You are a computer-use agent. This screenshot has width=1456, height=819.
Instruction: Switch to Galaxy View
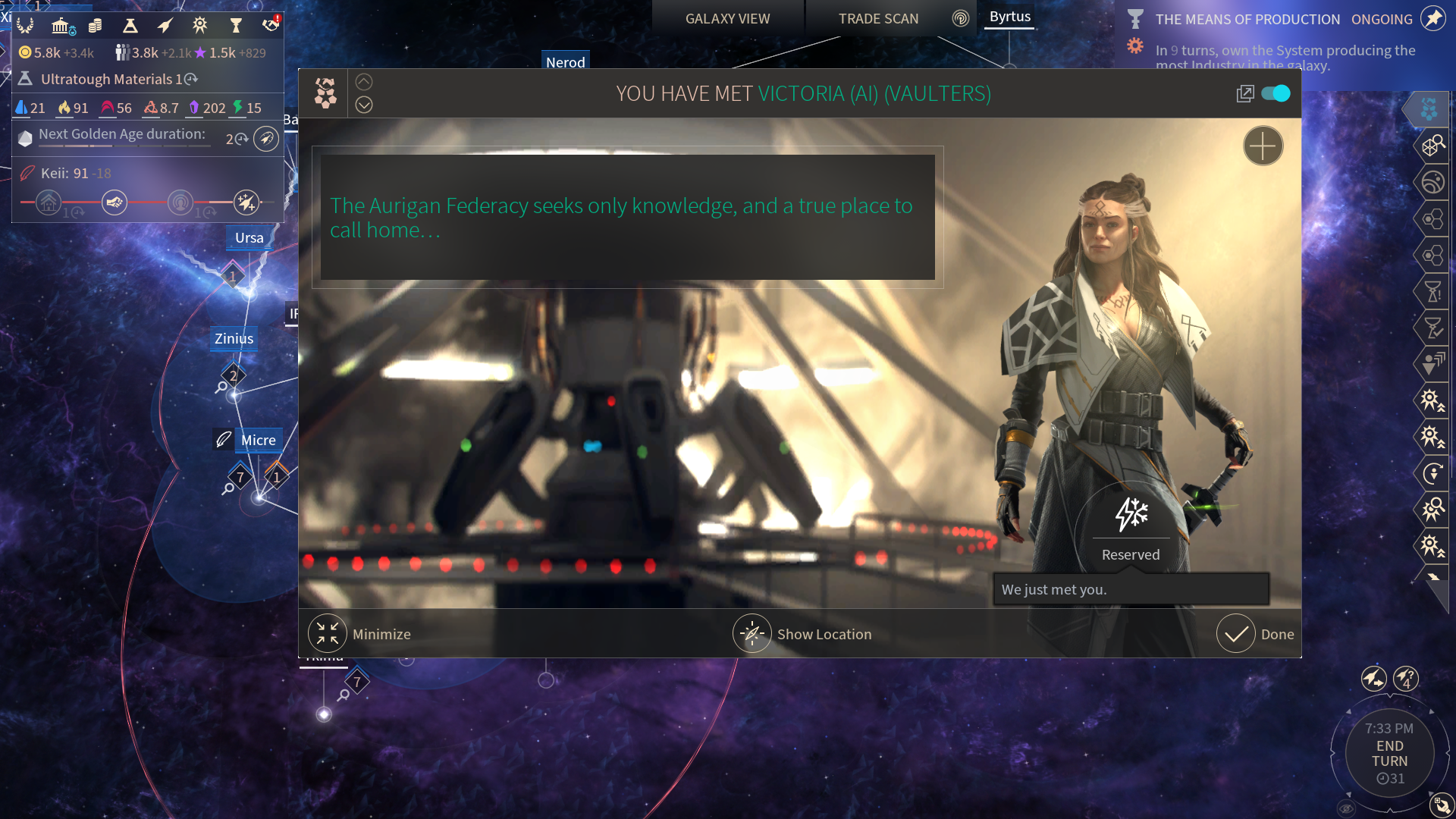click(727, 18)
